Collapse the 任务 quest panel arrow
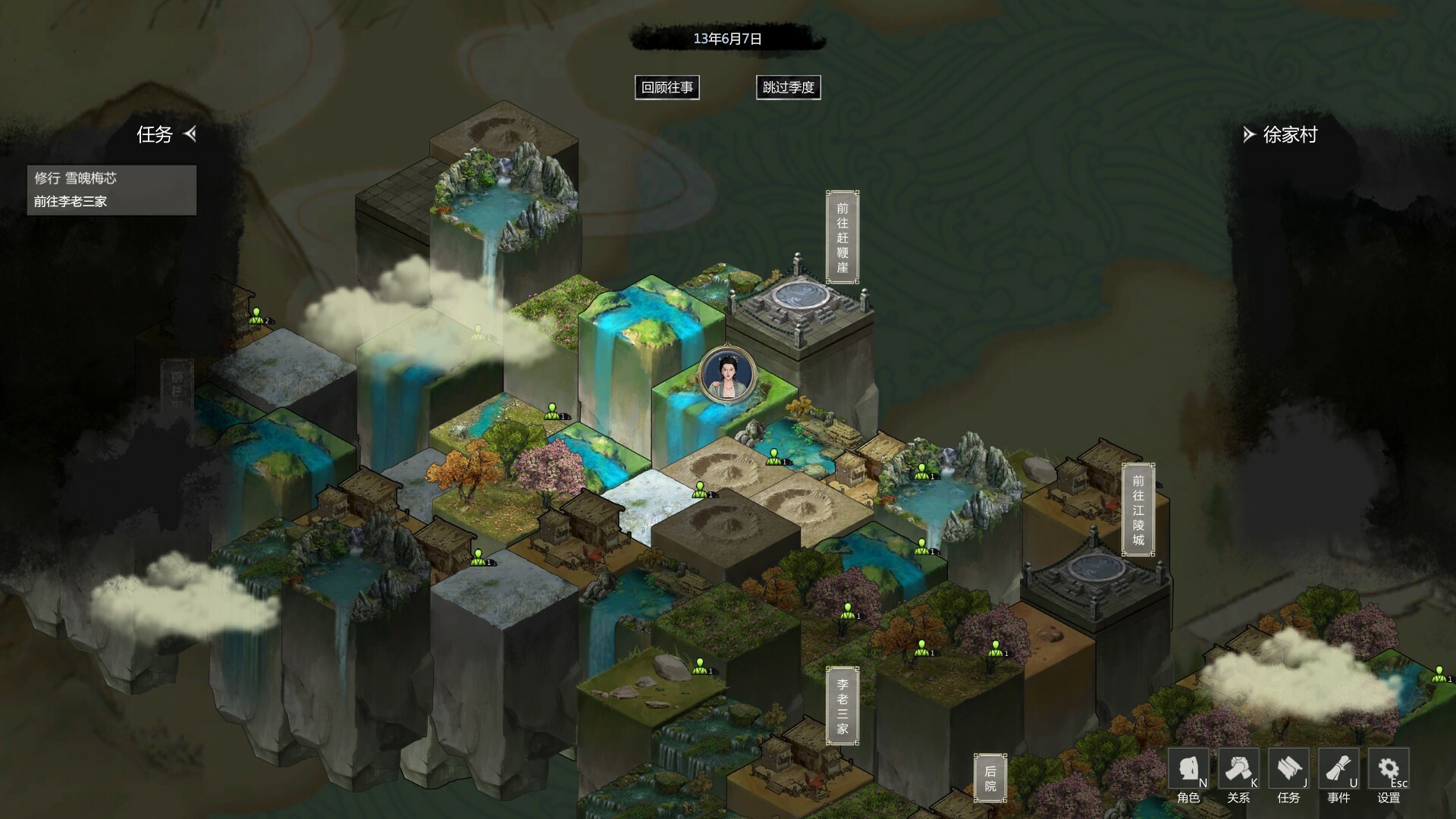 click(x=190, y=134)
